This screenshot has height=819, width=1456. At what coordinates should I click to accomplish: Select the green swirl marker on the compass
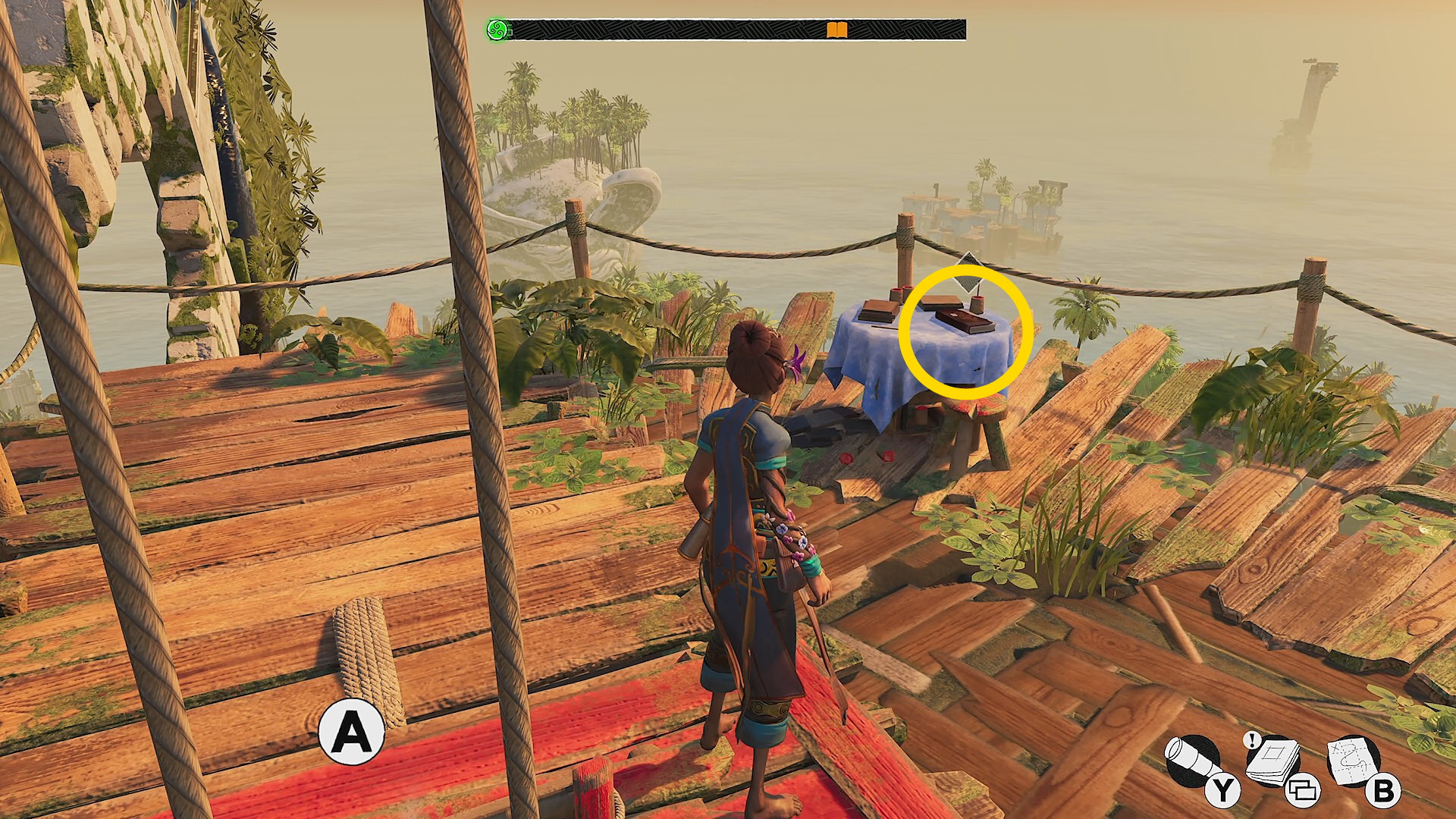tap(497, 30)
